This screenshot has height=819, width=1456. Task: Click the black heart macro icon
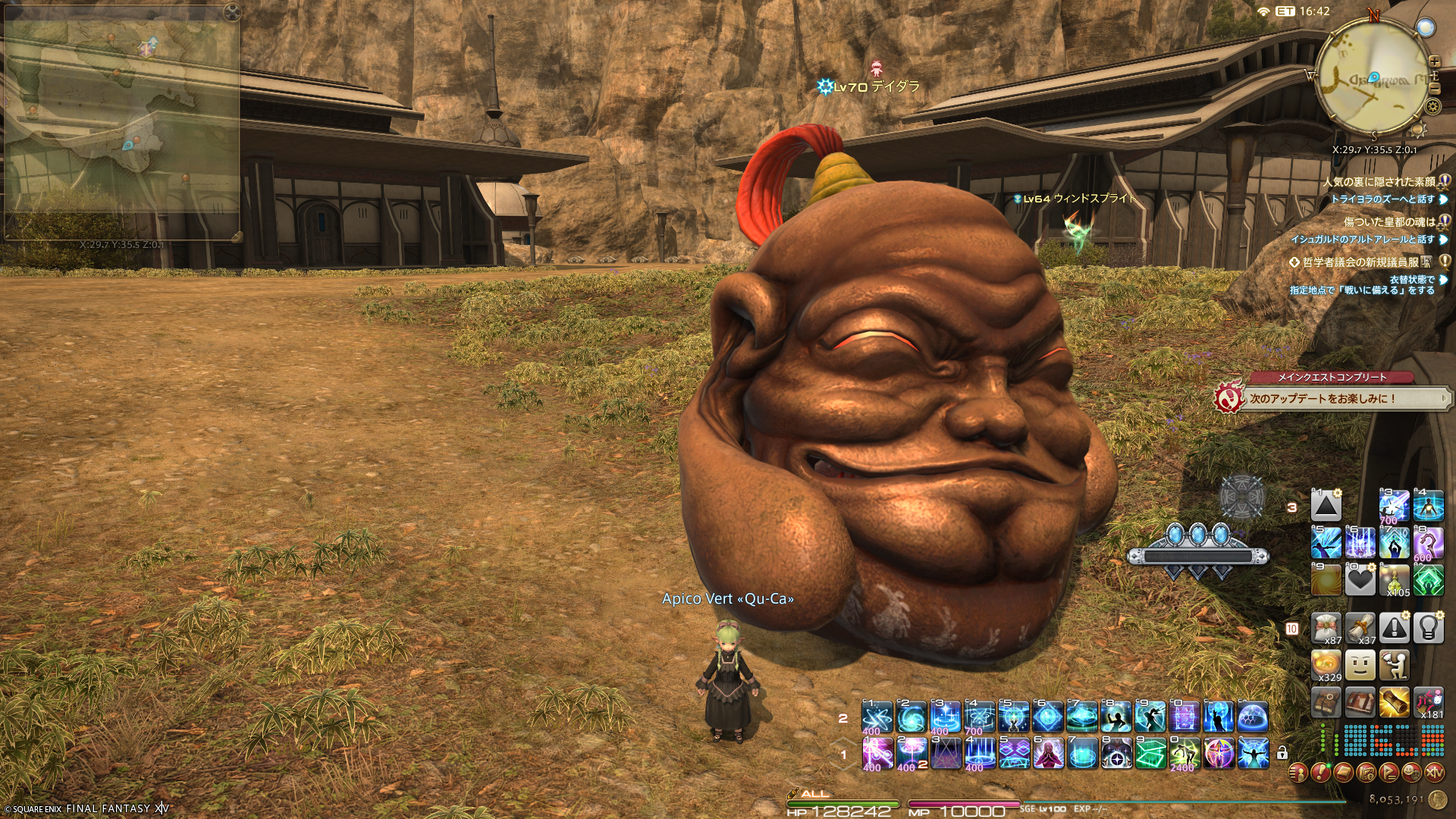(1360, 581)
